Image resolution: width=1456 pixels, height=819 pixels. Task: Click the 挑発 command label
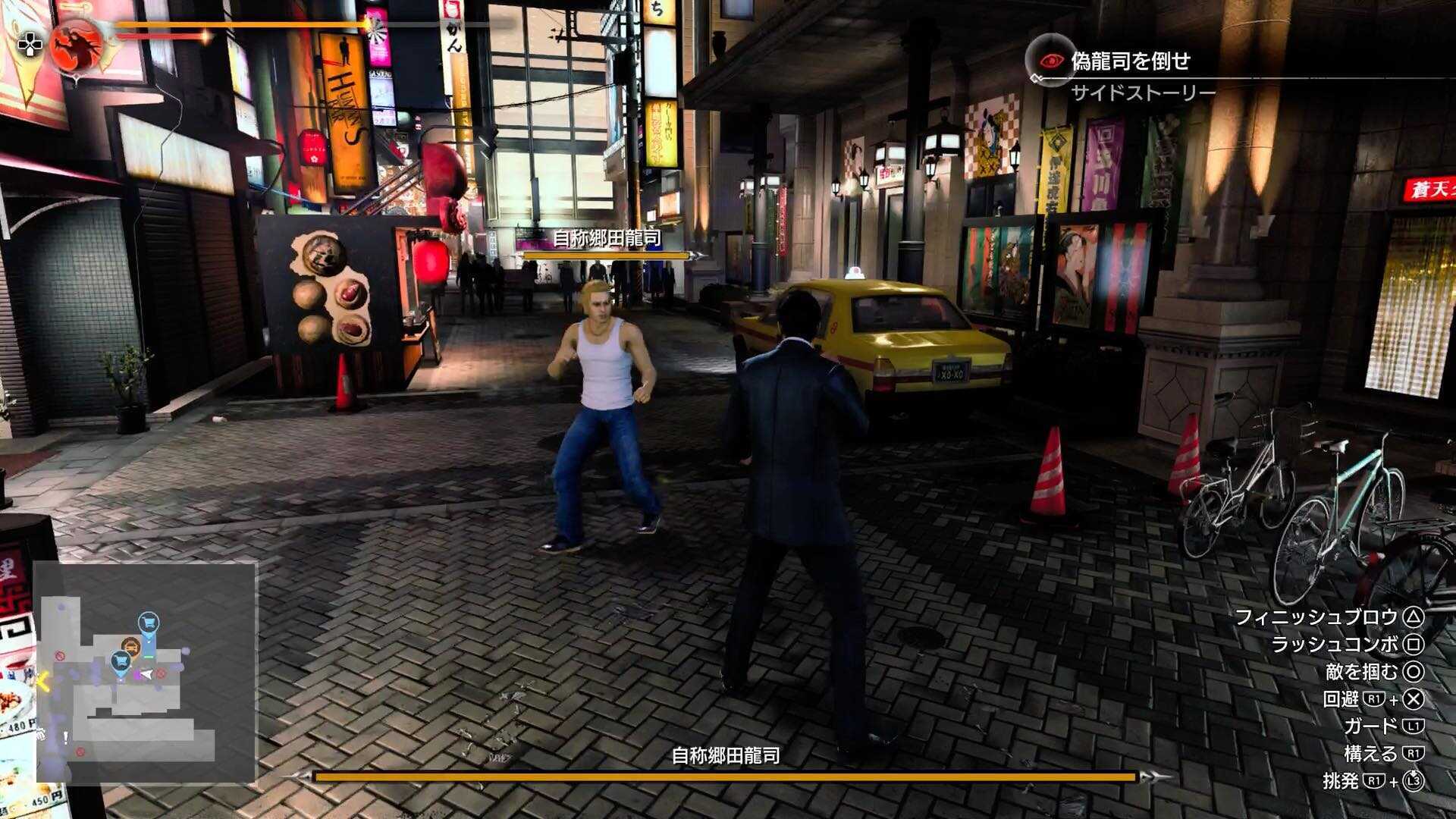tap(1340, 780)
